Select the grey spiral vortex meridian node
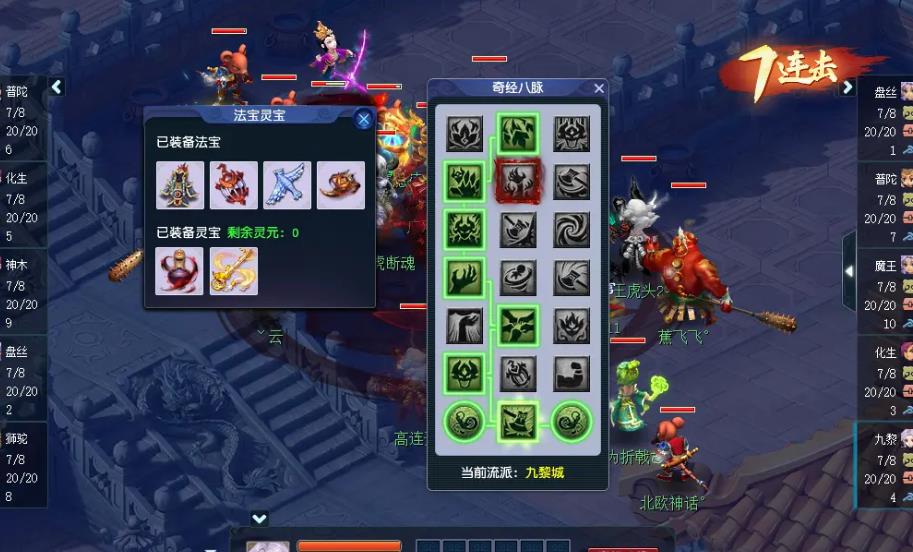The height and width of the screenshot is (552, 913). 573,230
